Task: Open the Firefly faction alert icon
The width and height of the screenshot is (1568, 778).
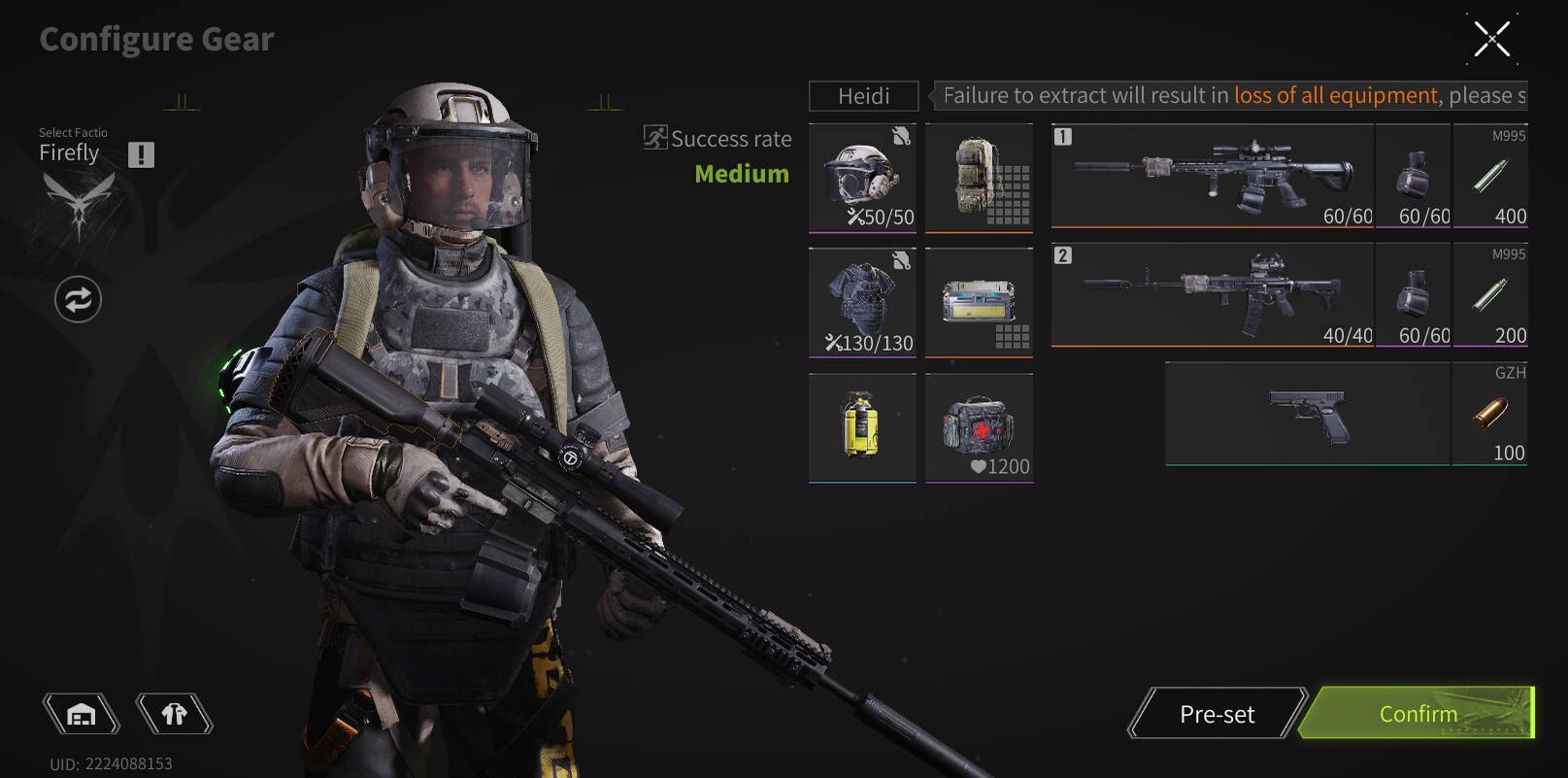Action: point(141,154)
